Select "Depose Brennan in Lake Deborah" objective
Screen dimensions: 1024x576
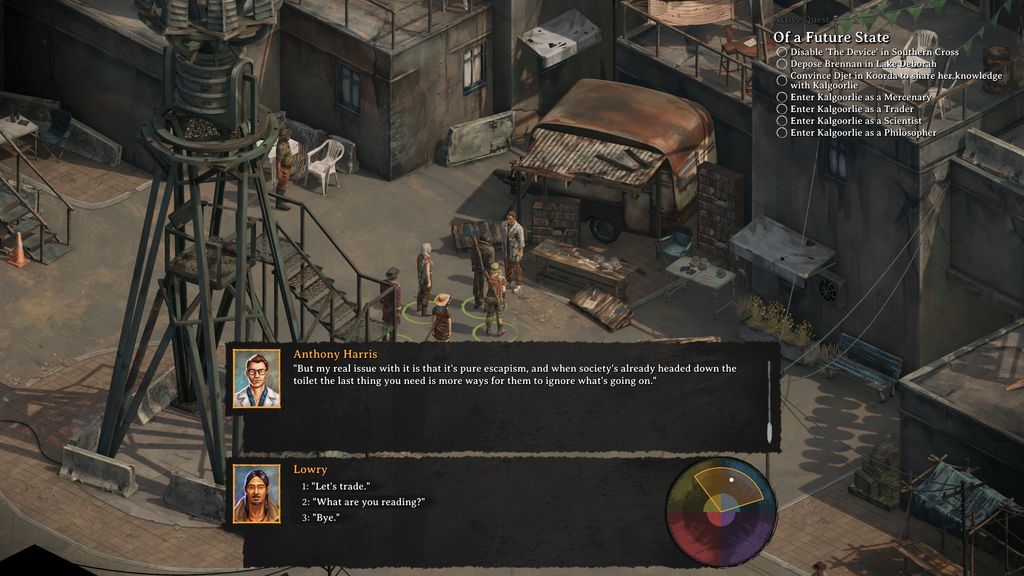pyautogui.click(x=863, y=64)
